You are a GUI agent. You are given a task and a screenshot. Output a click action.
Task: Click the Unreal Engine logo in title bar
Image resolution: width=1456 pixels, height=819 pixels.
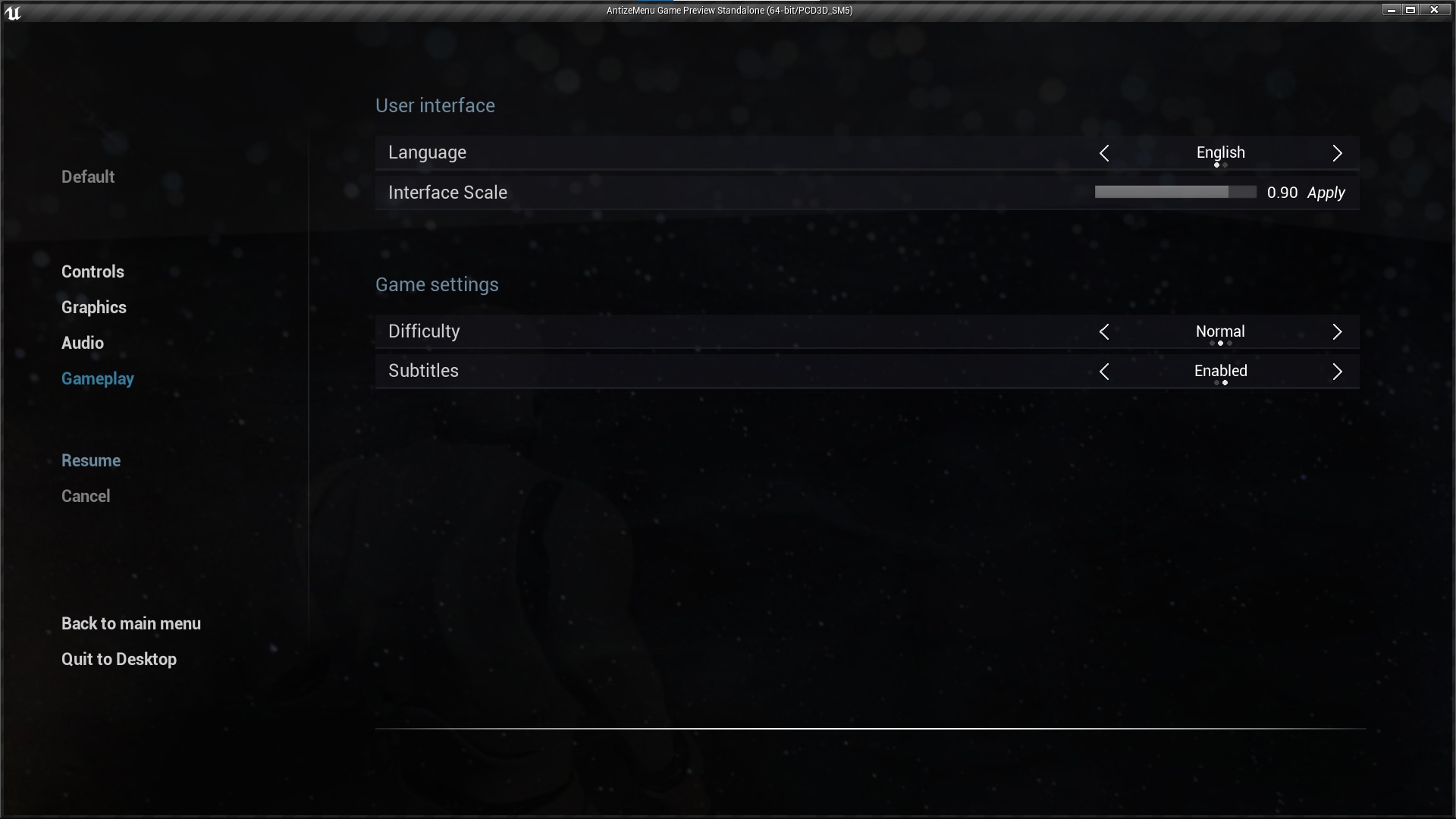13,11
